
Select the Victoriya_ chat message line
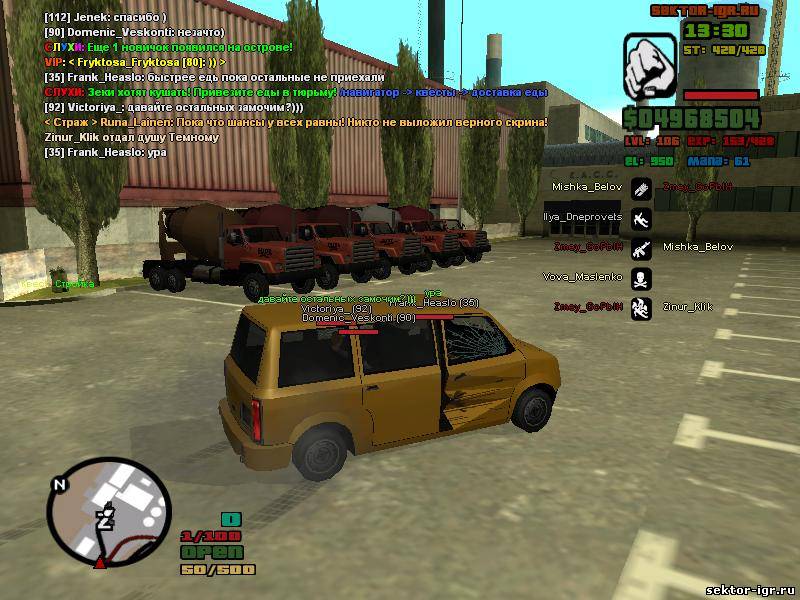[x=175, y=107]
